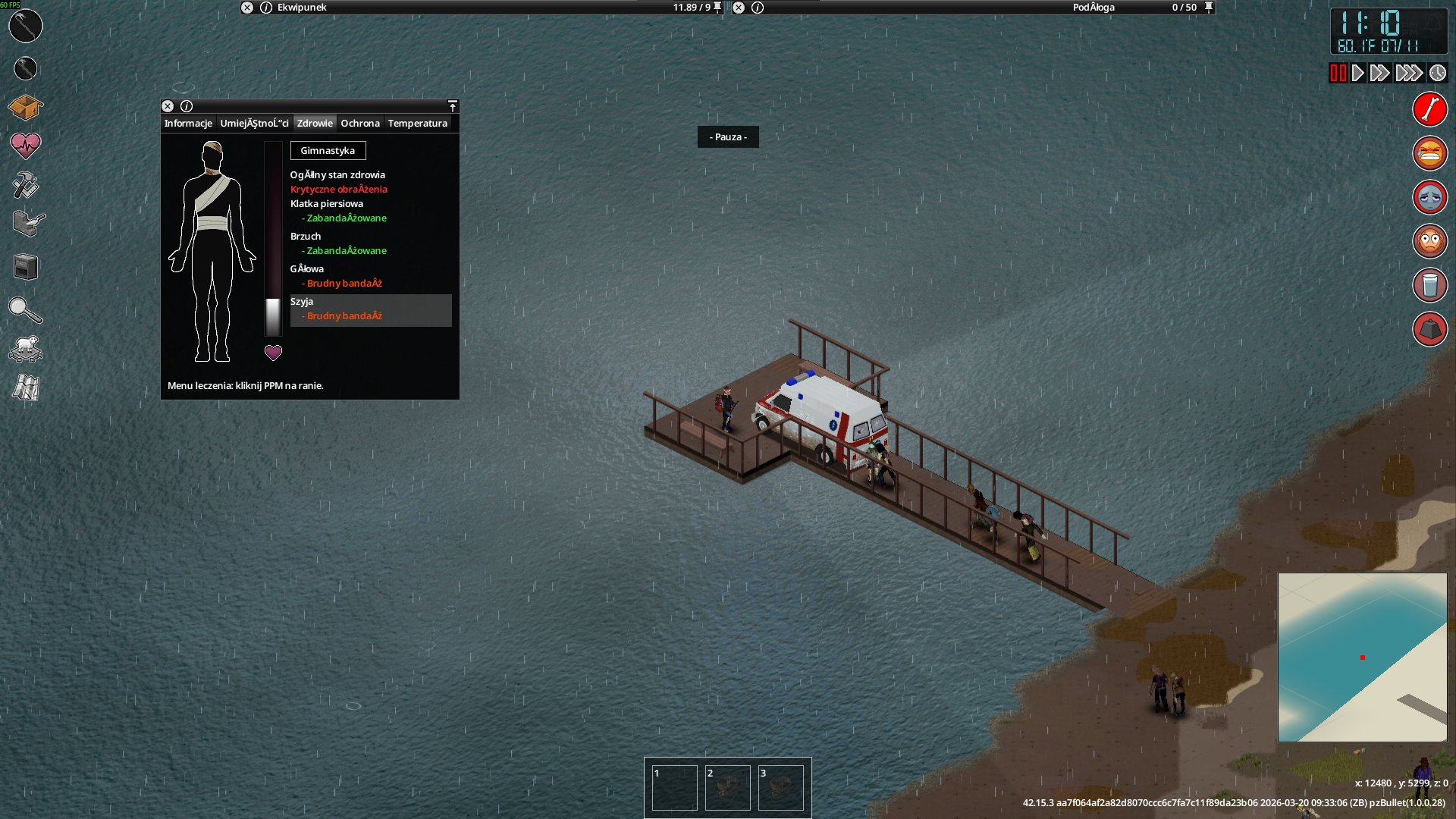Viewport: 1456px width, 819px height.
Task: Select the Szyja dirty bandage entry
Action: point(370,310)
